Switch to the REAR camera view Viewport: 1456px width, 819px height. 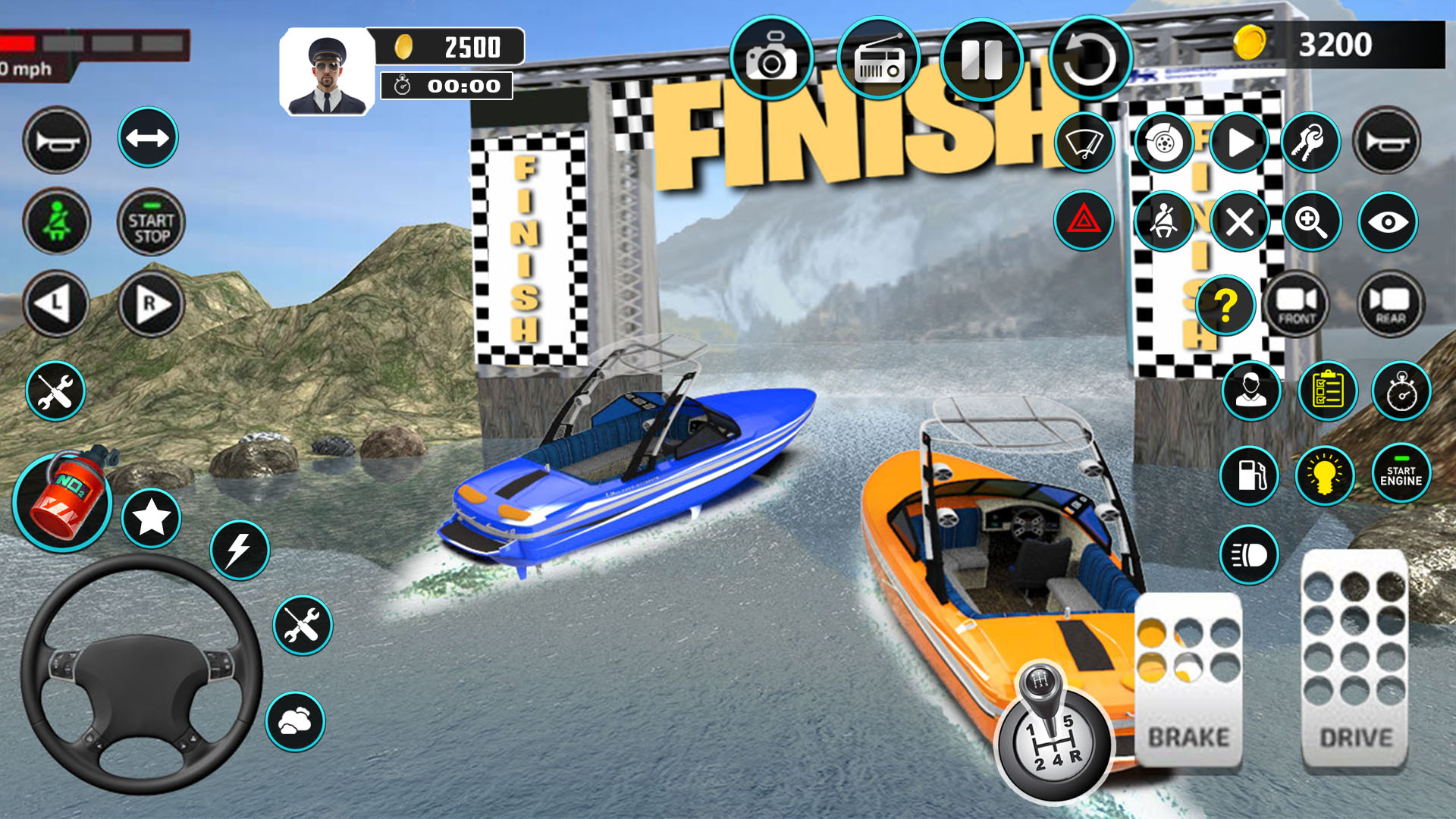pyautogui.click(x=1390, y=304)
